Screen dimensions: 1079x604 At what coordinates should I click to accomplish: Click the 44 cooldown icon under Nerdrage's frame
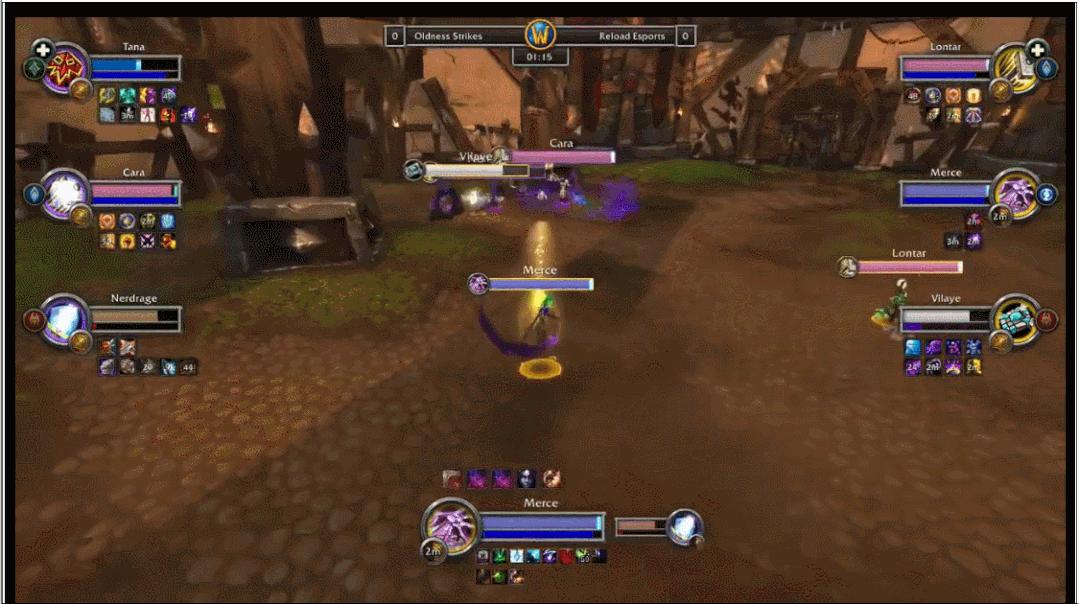[x=188, y=367]
